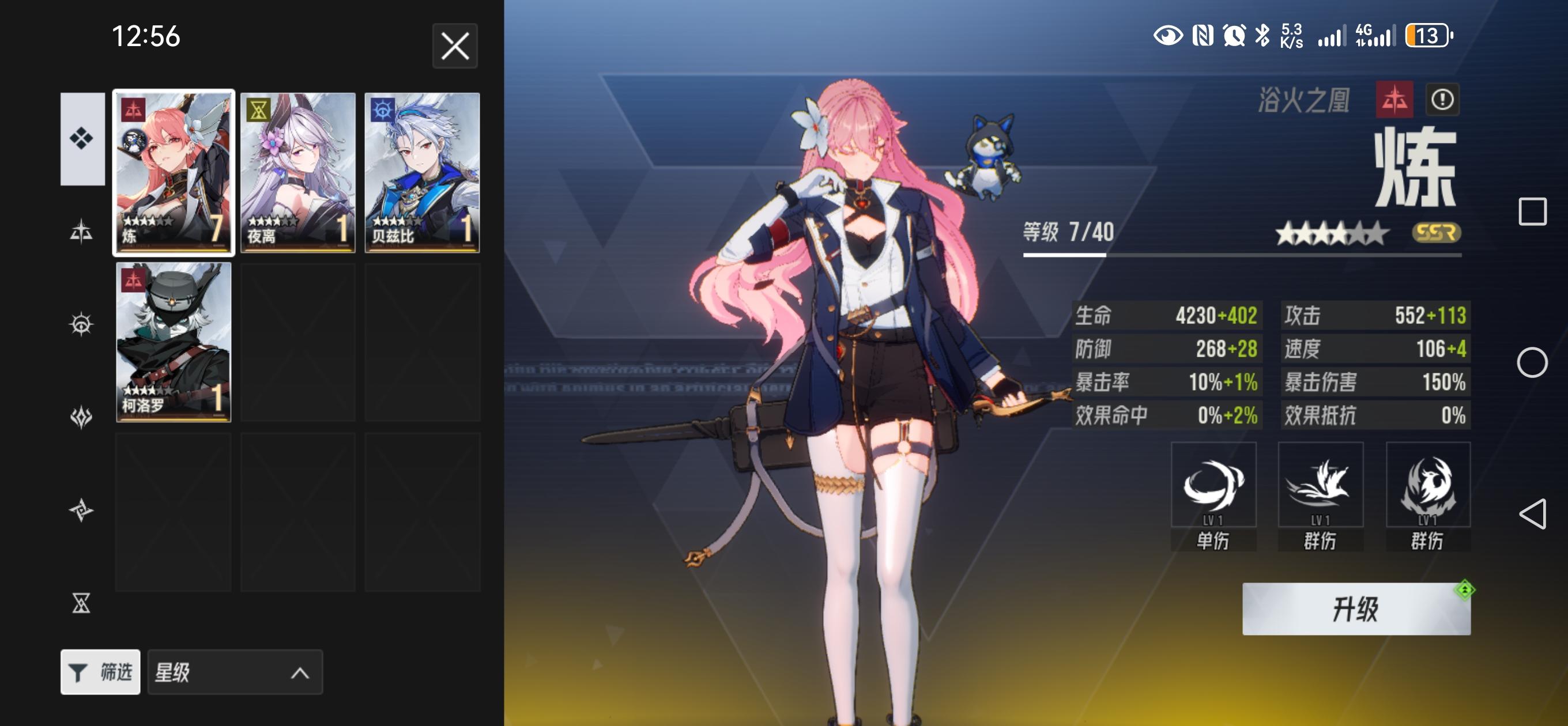The width and height of the screenshot is (1568, 726).
Task: Toggle the scales element filter in the sidebar
Action: [81, 231]
